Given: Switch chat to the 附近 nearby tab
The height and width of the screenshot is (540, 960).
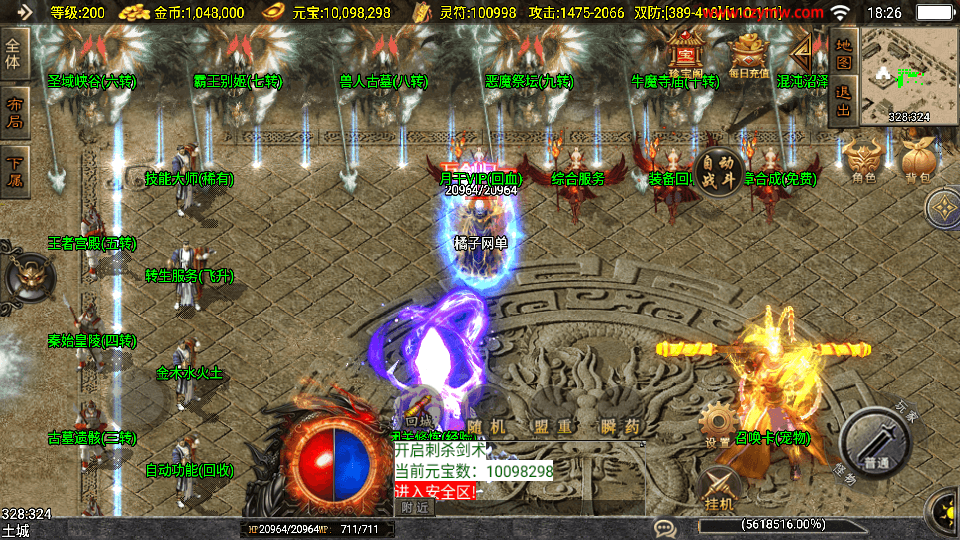Looking at the screenshot, I should [415, 507].
